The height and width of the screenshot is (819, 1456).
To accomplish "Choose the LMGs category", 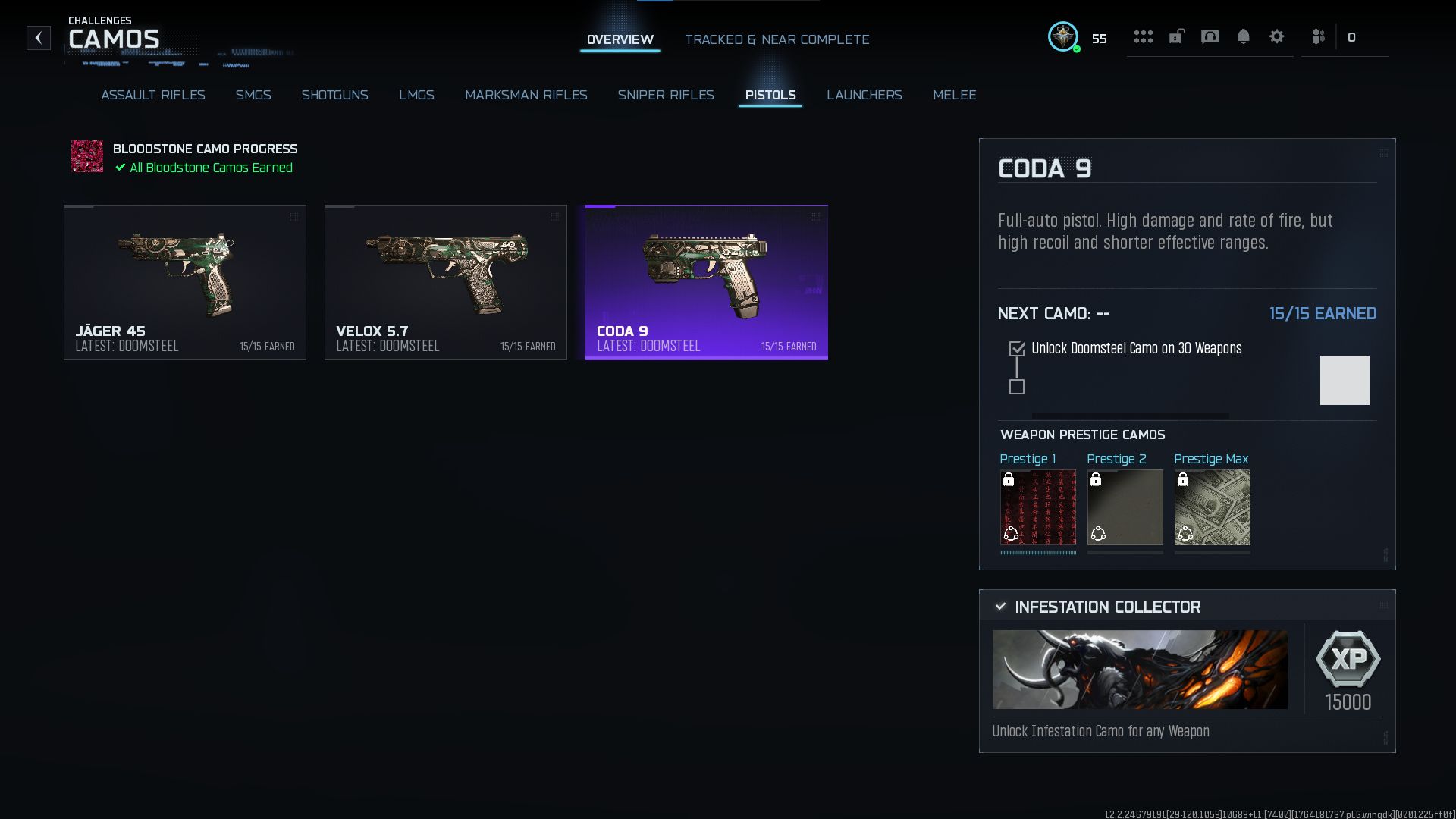I will (x=416, y=95).
